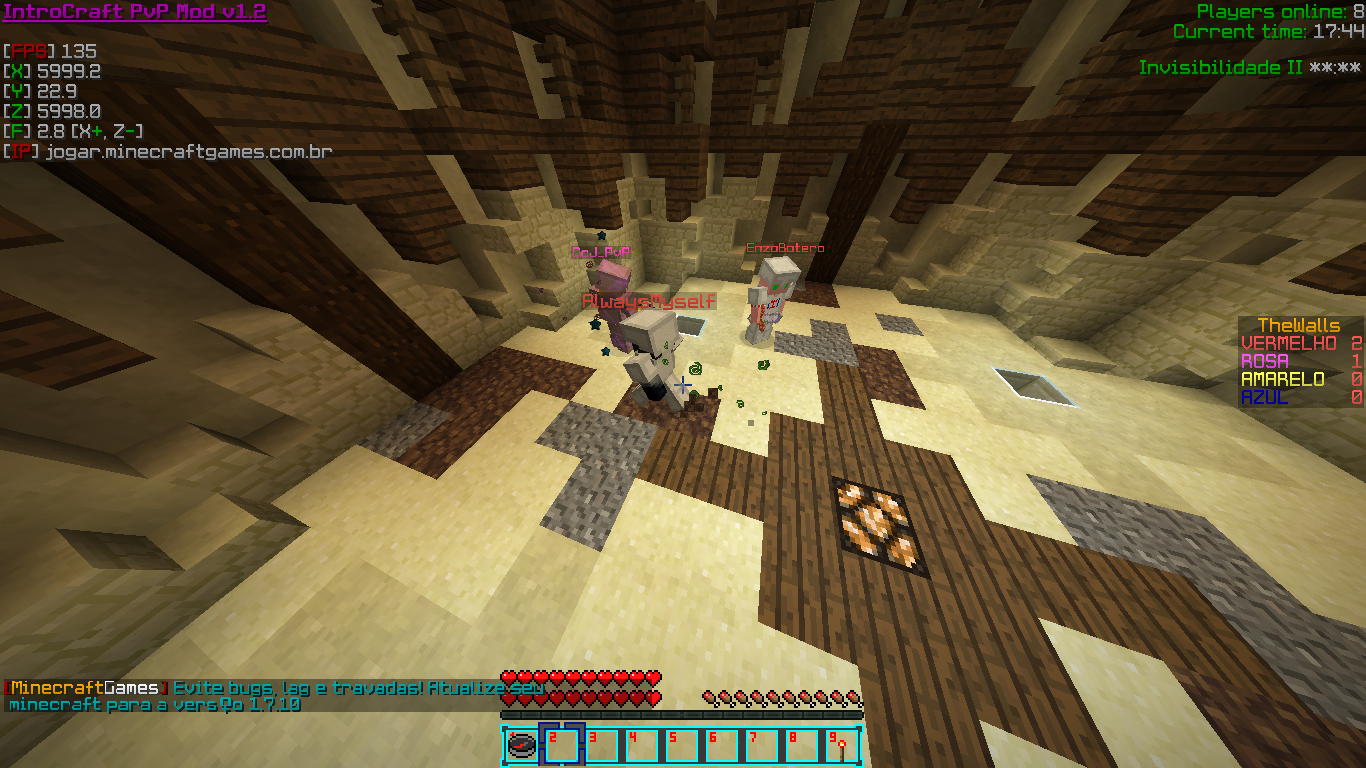1366x768 pixels.
Task: Select the torch in hotbar slot 9
Action: point(841,746)
